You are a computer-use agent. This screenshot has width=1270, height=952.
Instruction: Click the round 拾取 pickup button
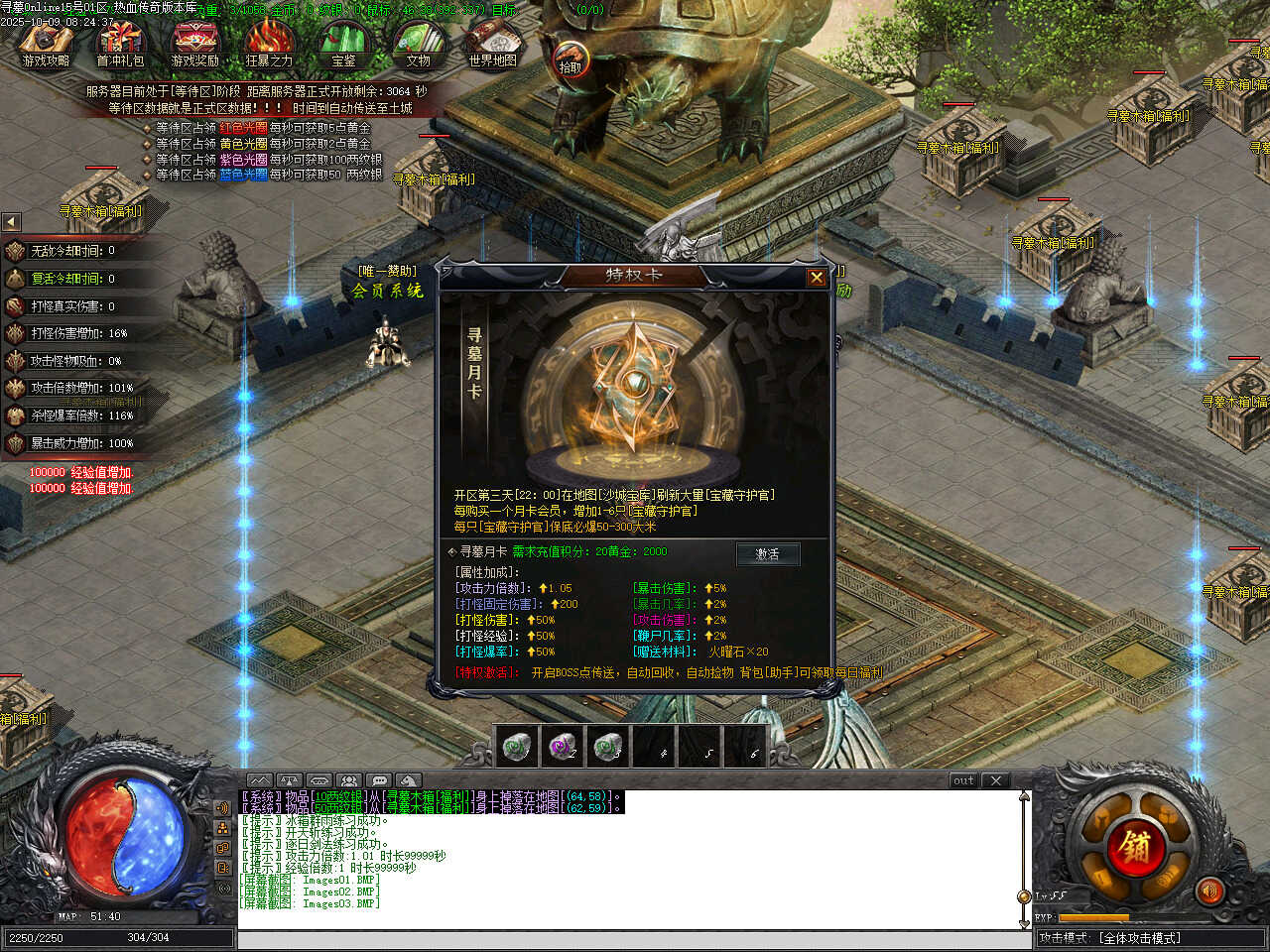[571, 61]
